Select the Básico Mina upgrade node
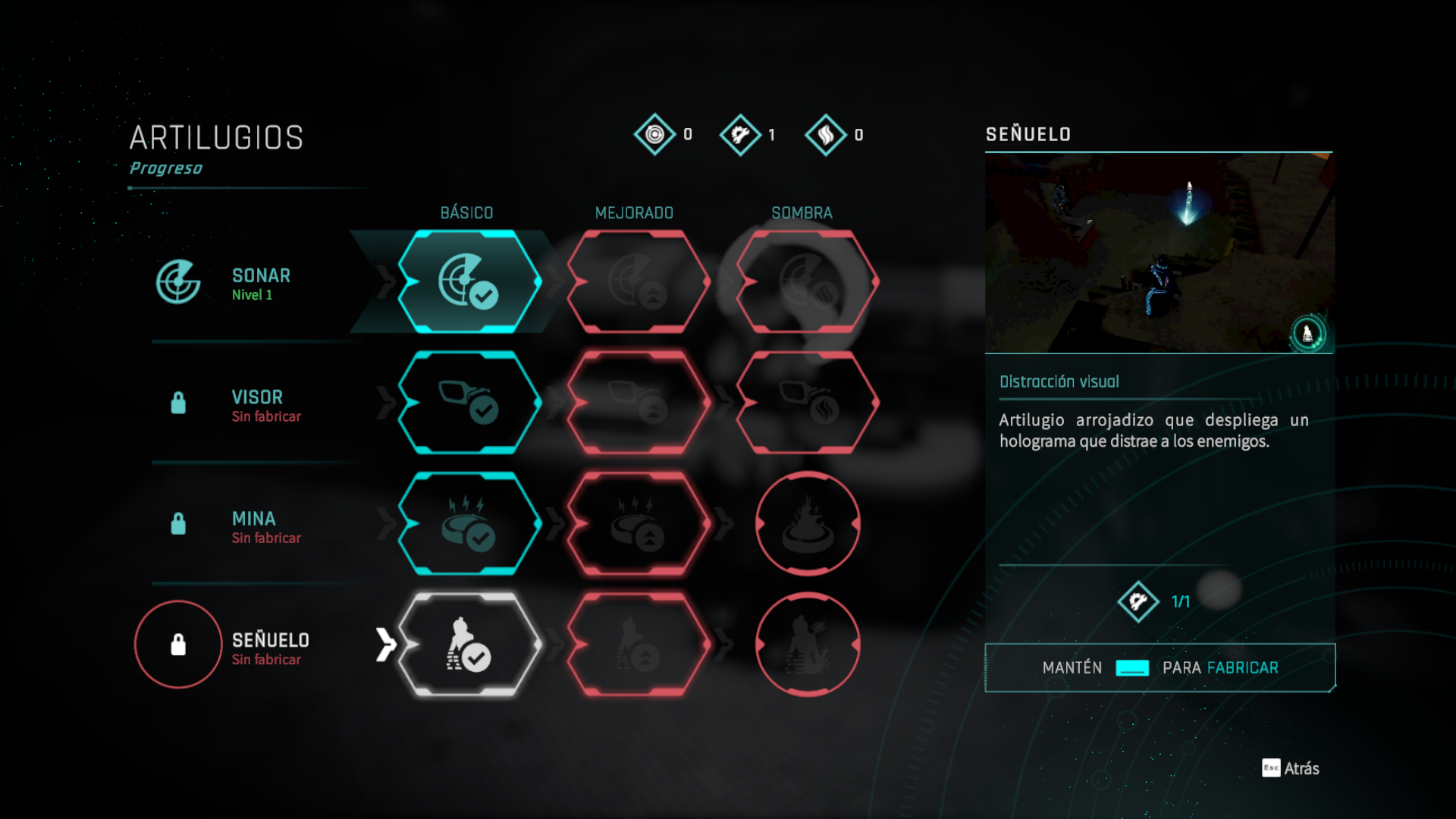1456x819 pixels. [469, 523]
